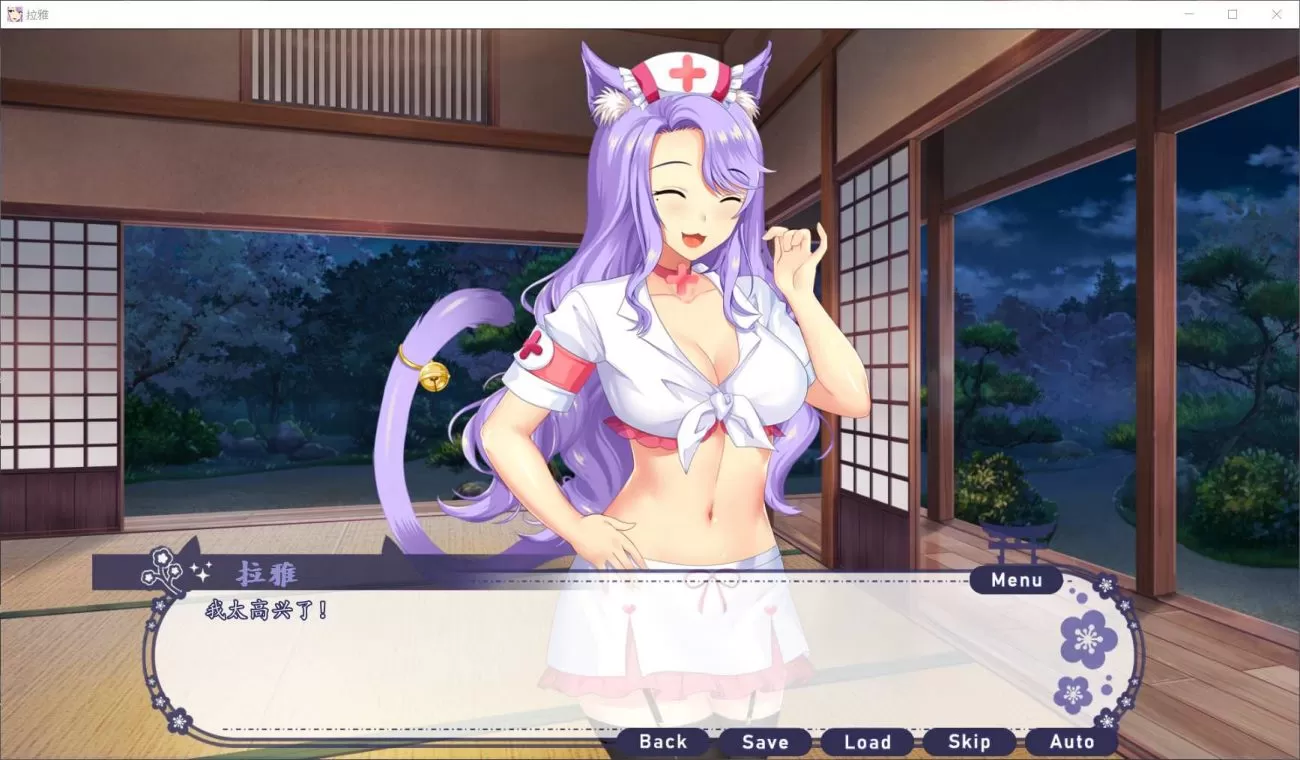Click Load to open saved games

(x=867, y=742)
